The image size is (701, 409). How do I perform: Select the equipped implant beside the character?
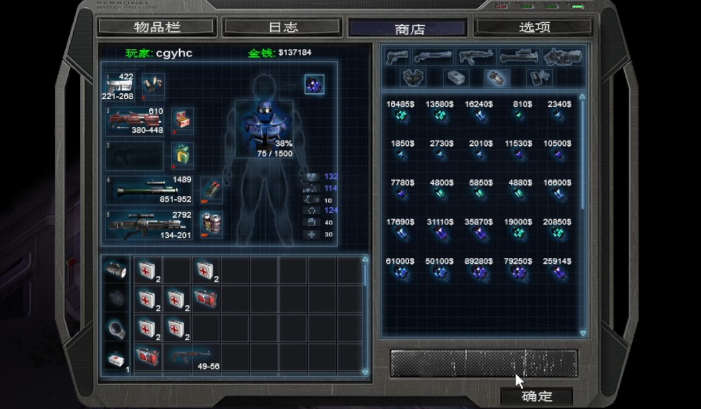(x=314, y=84)
